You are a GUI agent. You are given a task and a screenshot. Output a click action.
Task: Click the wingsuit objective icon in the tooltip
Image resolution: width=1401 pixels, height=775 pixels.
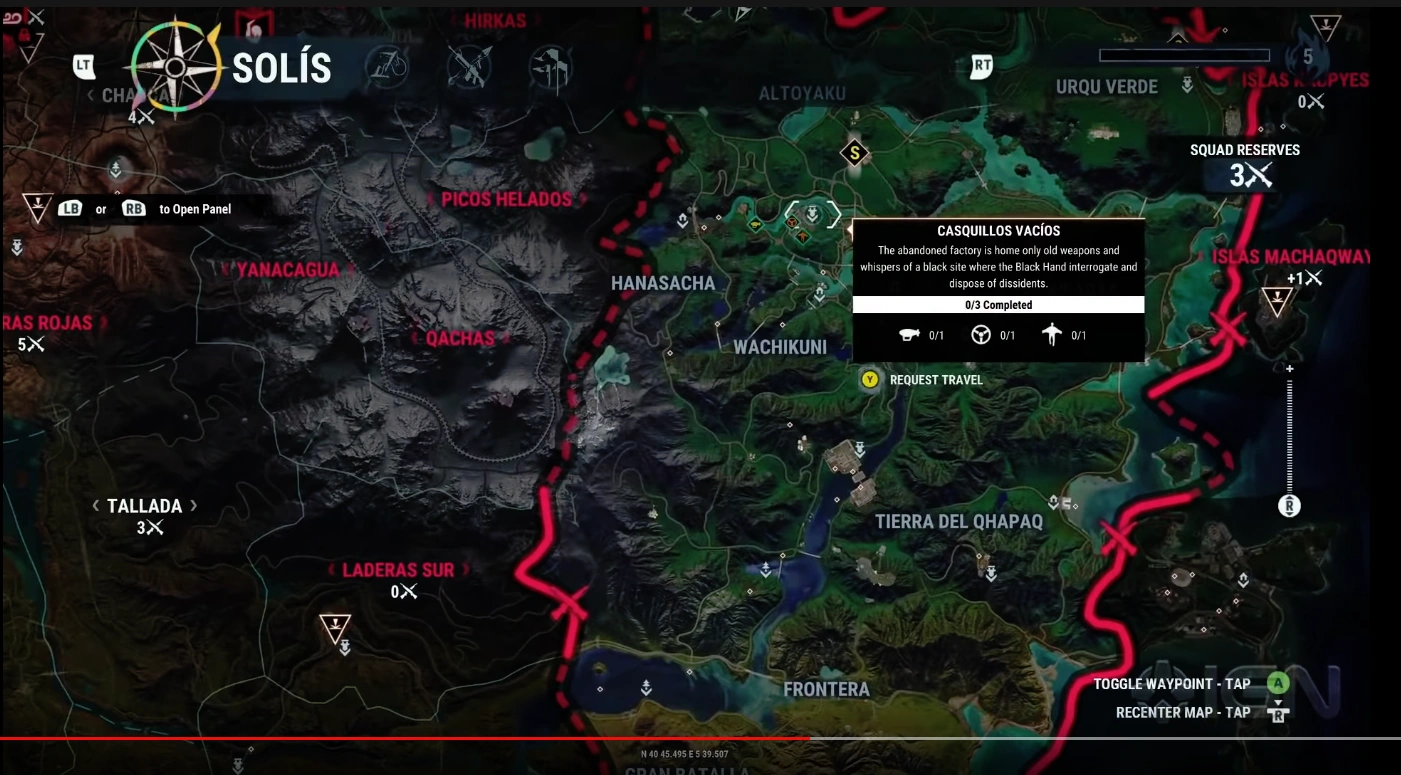pos(1049,335)
